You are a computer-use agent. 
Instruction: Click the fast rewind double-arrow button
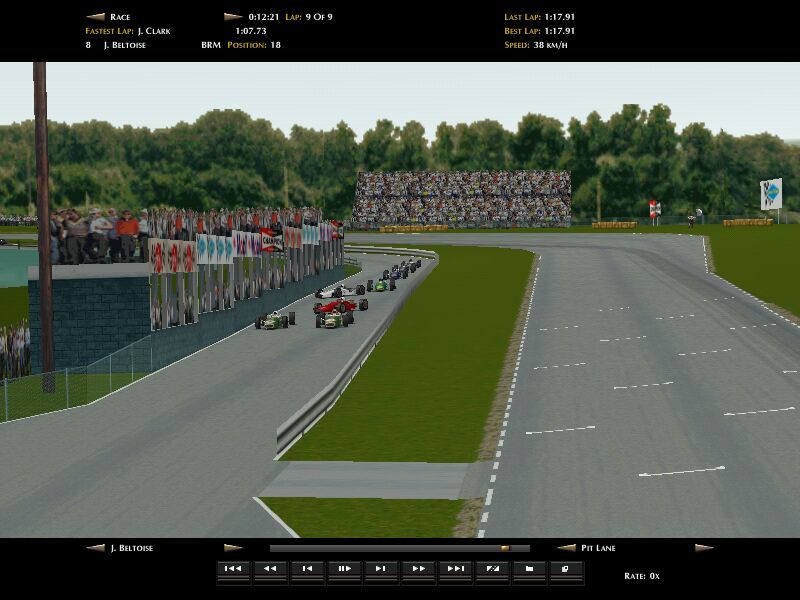pyautogui.click(x=269, y=569)
